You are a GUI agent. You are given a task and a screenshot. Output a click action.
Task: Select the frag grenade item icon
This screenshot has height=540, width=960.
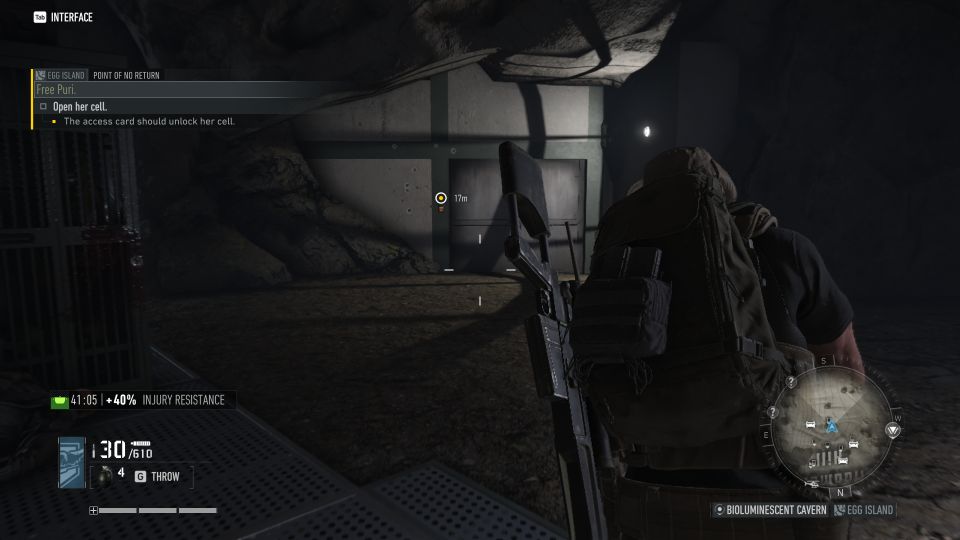pyautogui.click(x=101, y=474)
